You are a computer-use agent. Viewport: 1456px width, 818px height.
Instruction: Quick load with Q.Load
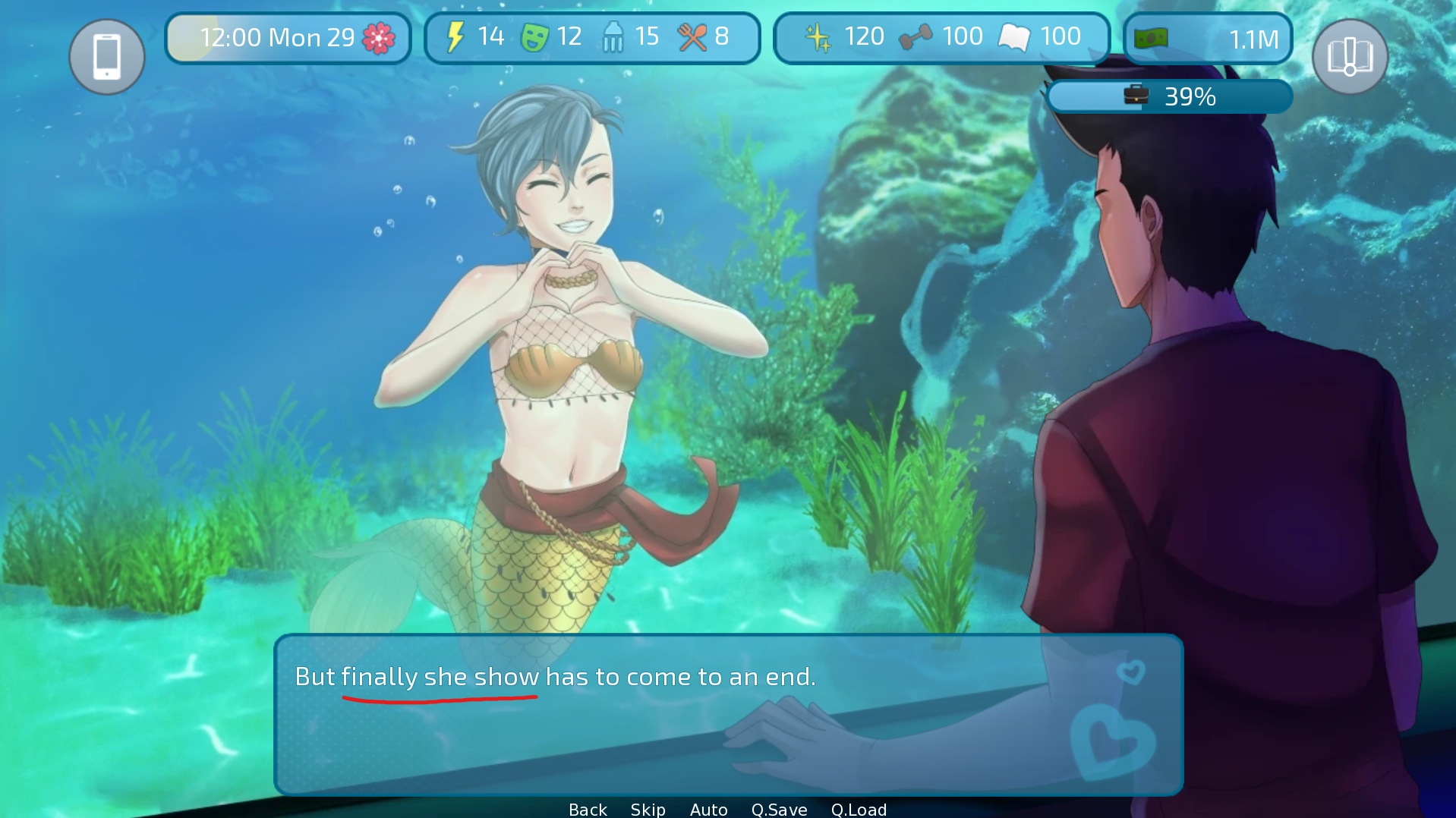pos(859,809)
